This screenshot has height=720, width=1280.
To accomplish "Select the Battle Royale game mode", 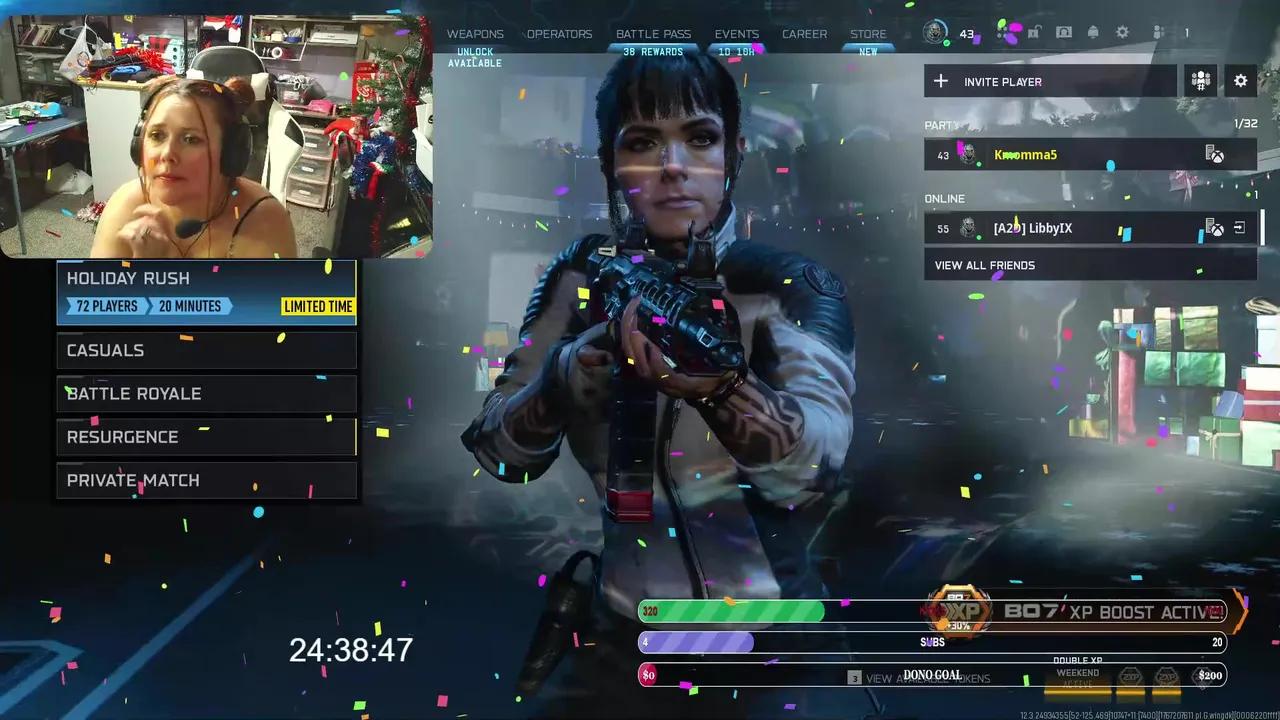I will (206, 393).
